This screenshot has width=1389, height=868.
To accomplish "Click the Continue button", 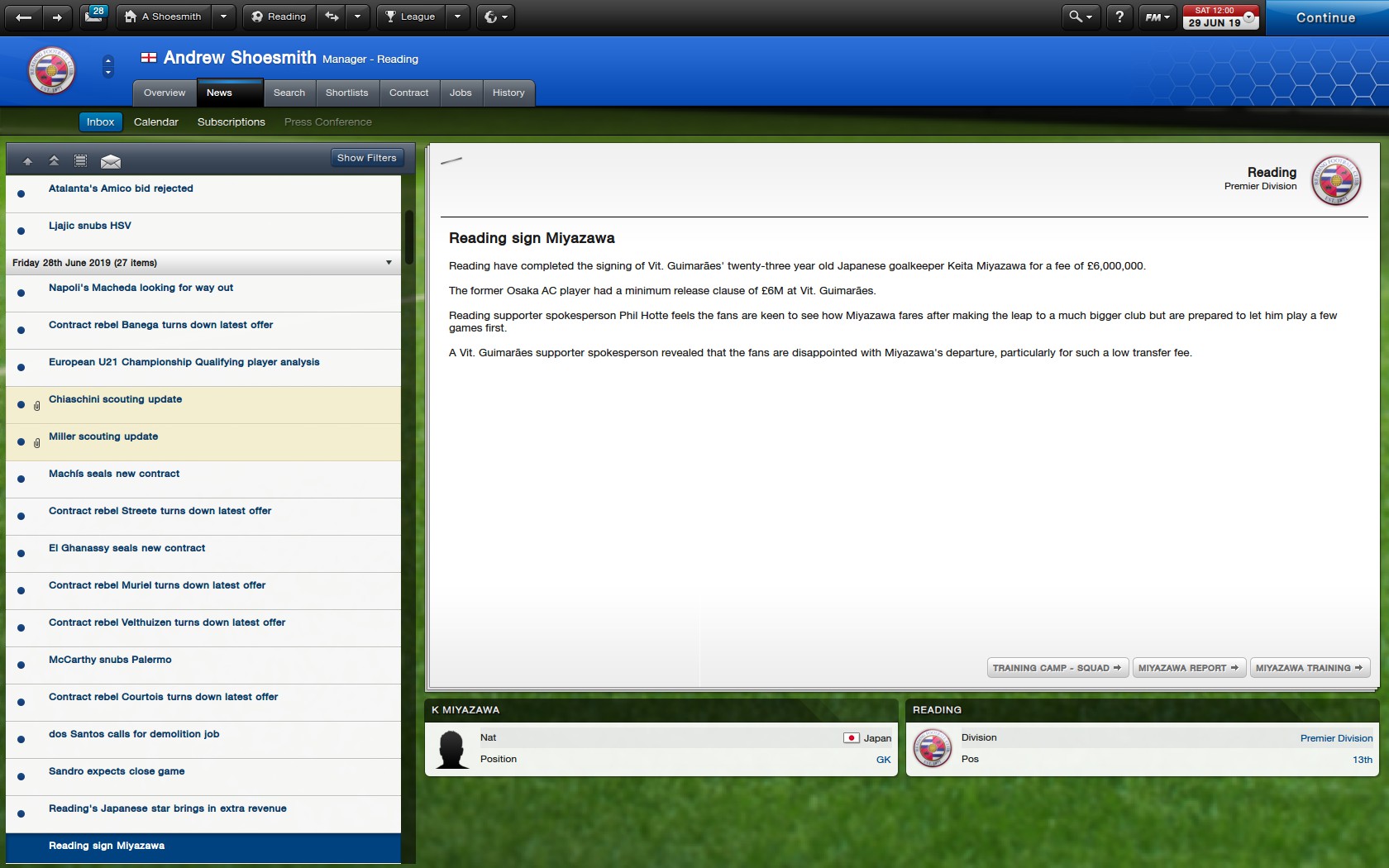I will point(1325,17).
